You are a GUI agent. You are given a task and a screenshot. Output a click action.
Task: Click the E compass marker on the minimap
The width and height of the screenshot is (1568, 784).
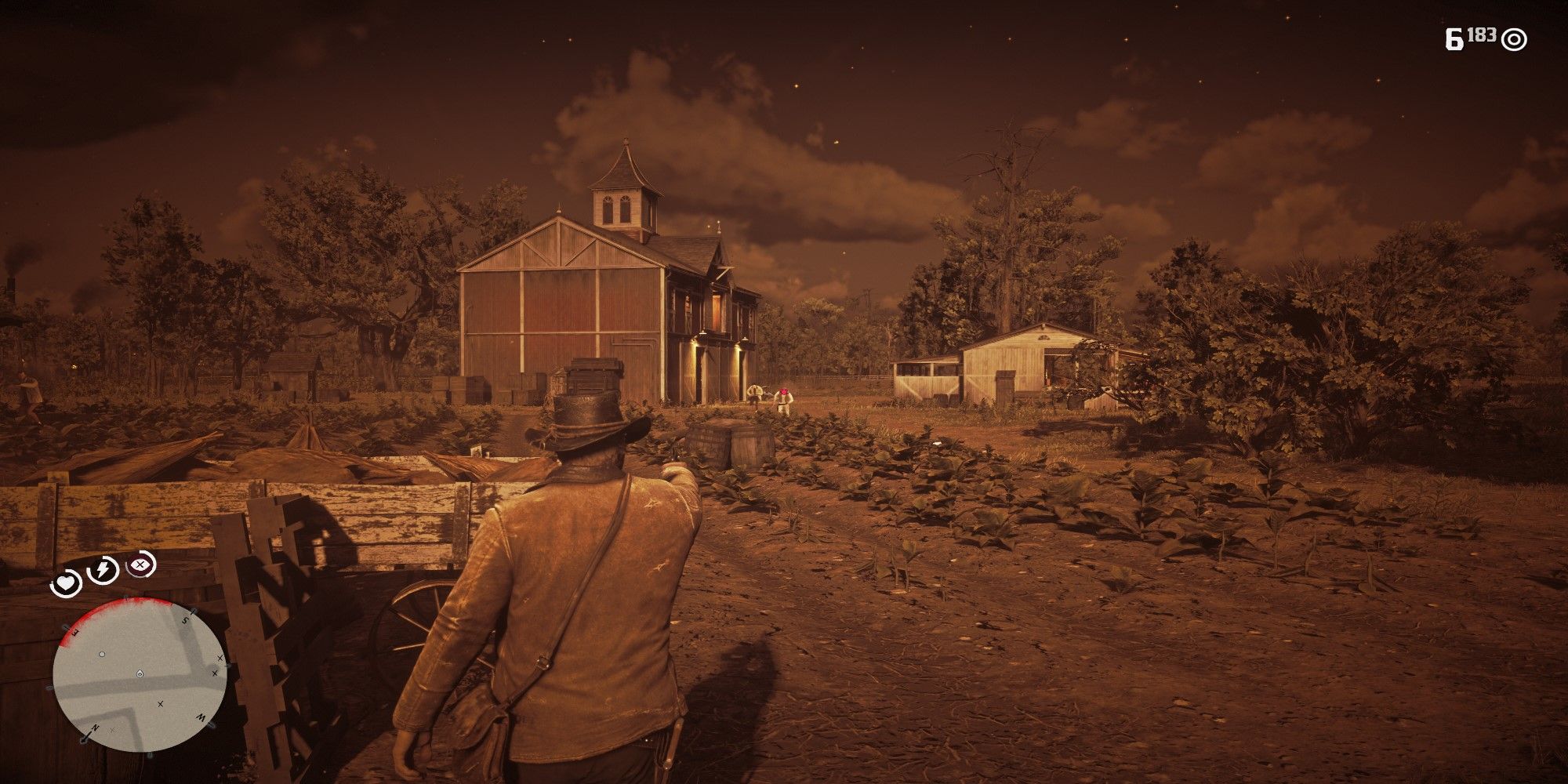coord(74,632)
